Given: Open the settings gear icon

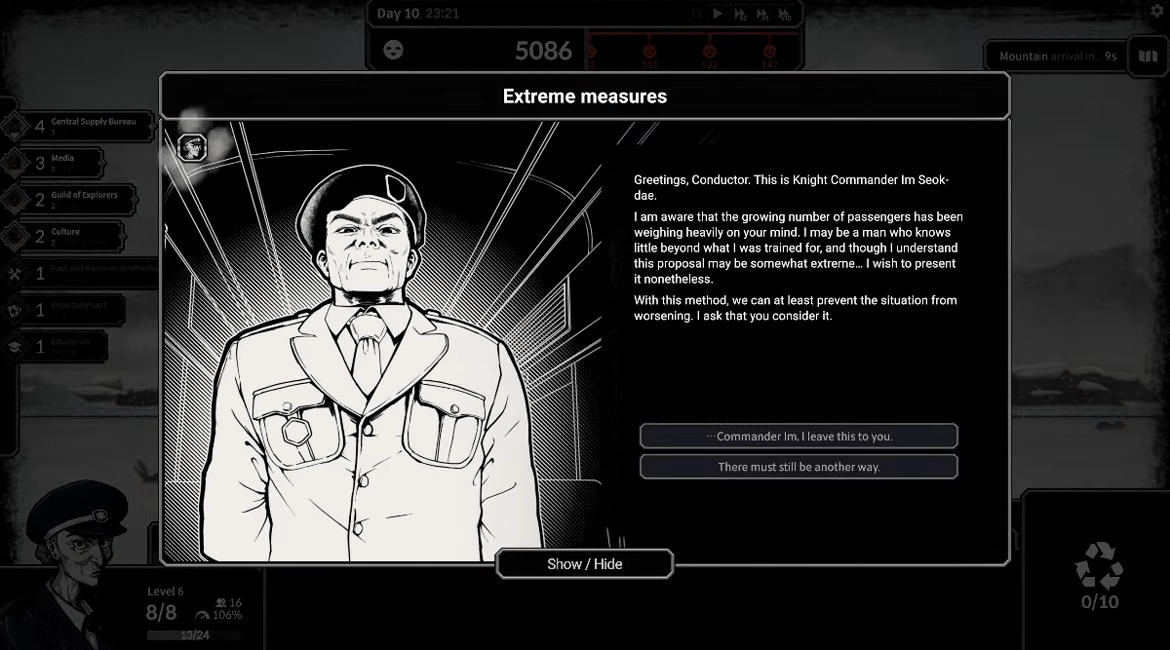Looking at the screenshot, I should [x=1156, y=11].
